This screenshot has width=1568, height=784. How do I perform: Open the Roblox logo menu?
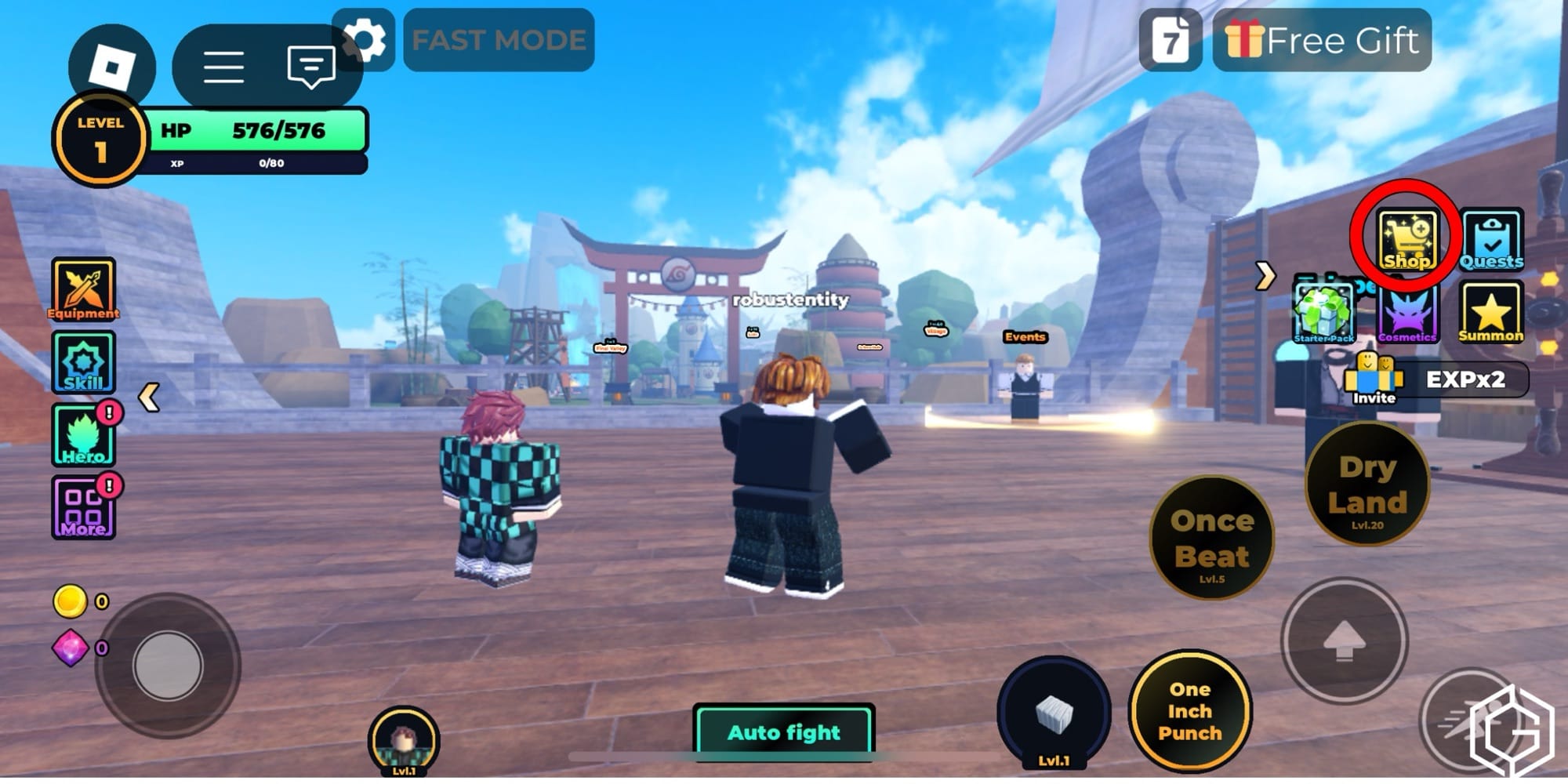point(111,67)
